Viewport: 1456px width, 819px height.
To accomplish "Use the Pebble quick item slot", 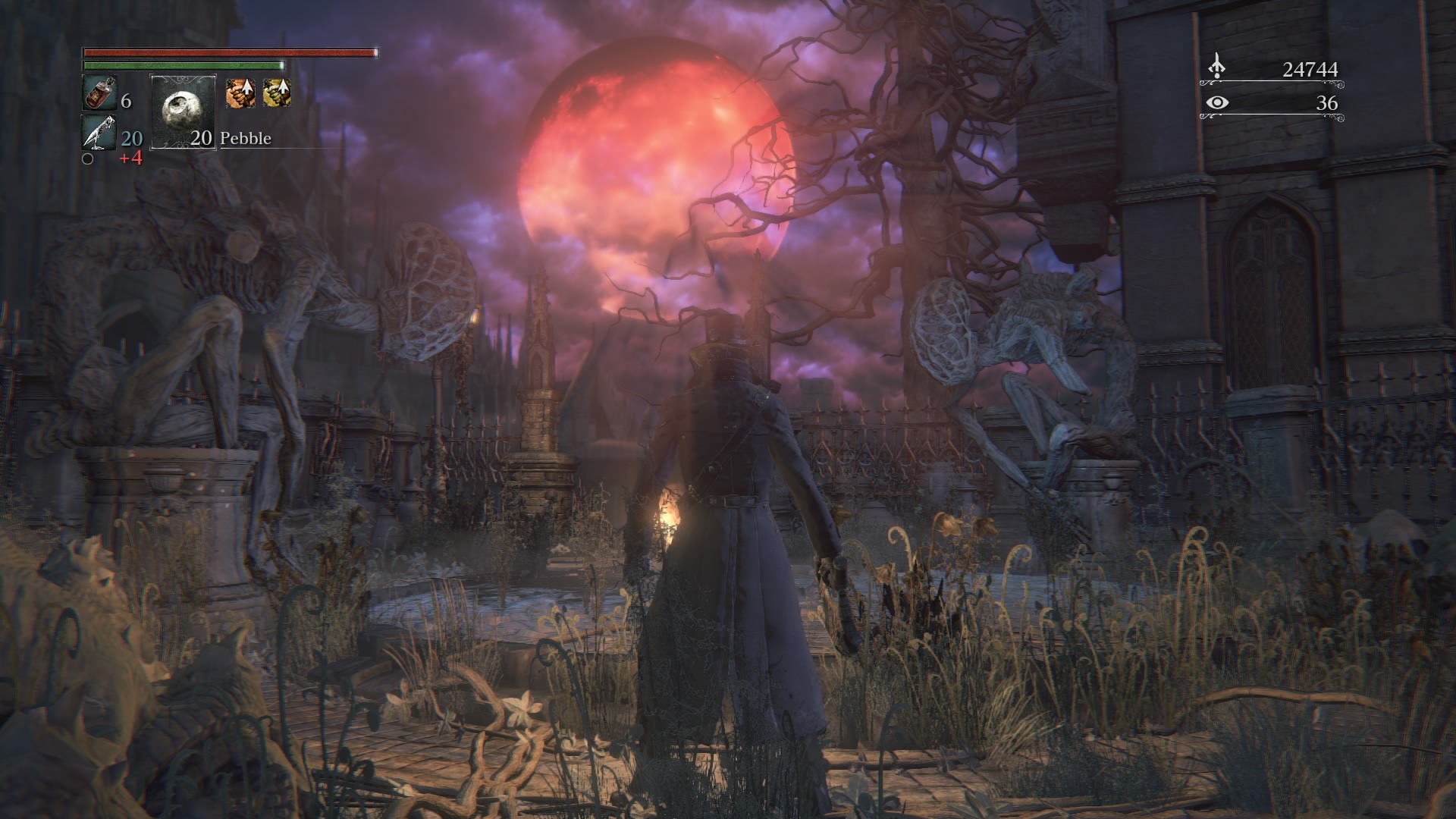I will point(183,111).
